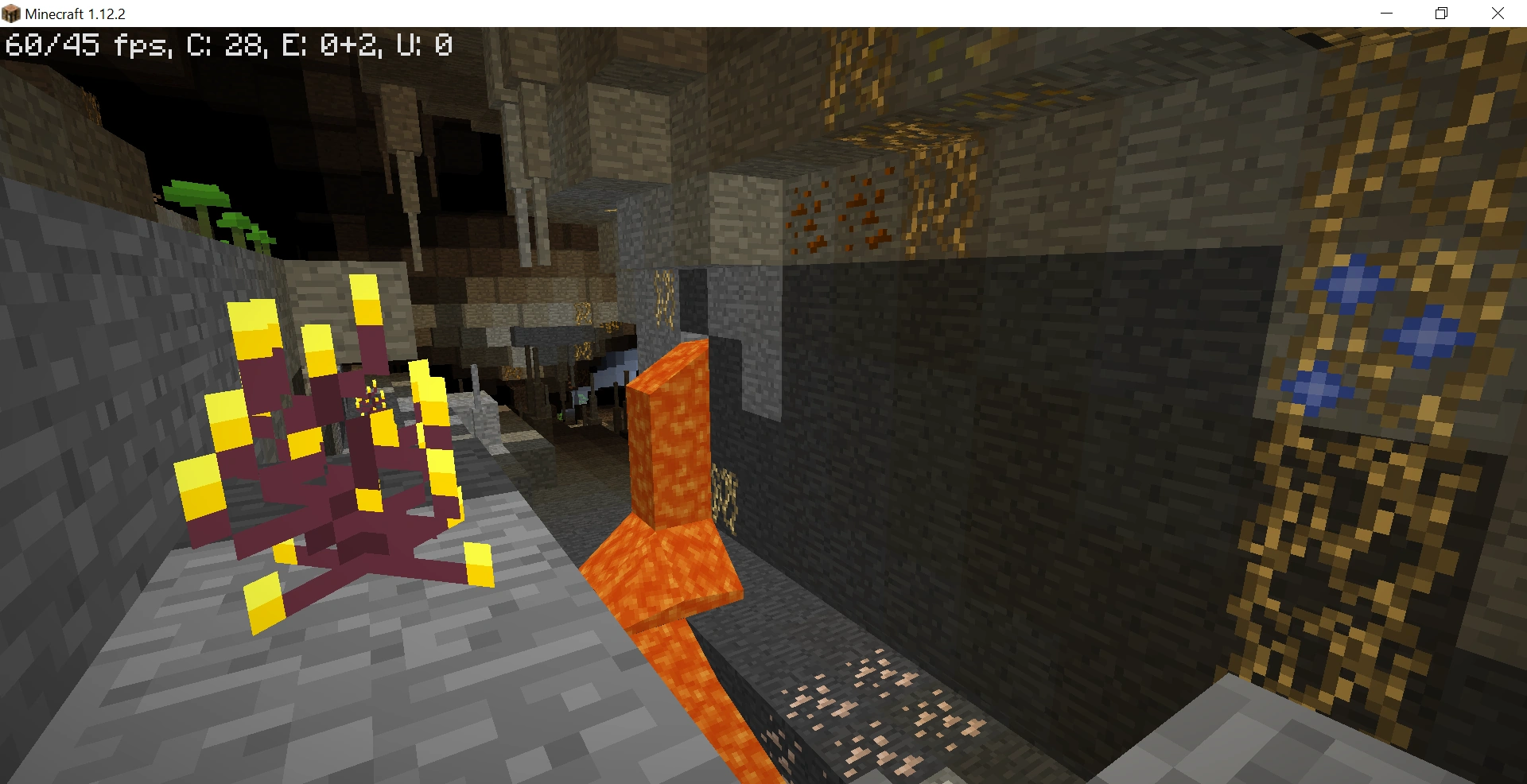Click the Restore Down window button
This screenshot has height=784, width=1527.
(1440, 13)
